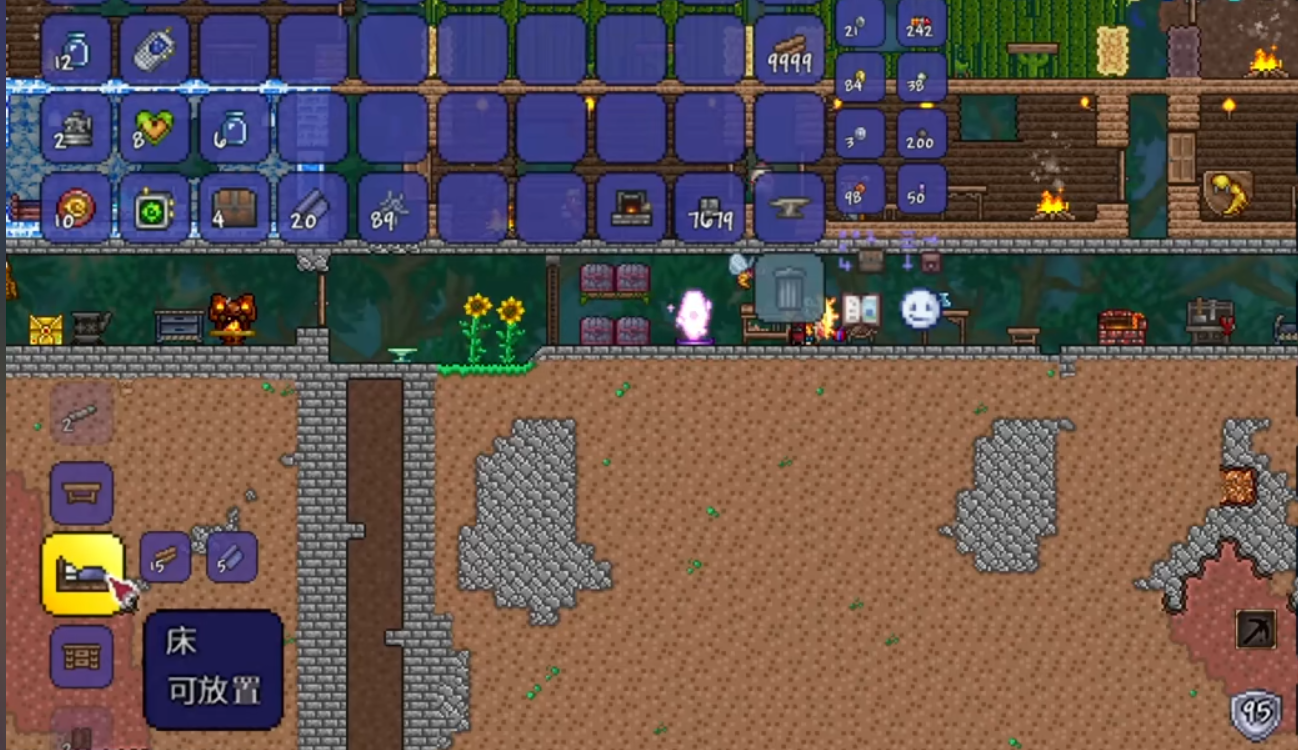Select the bed crafting recipe
This screenshot has width=1298, height=750.
82,574
